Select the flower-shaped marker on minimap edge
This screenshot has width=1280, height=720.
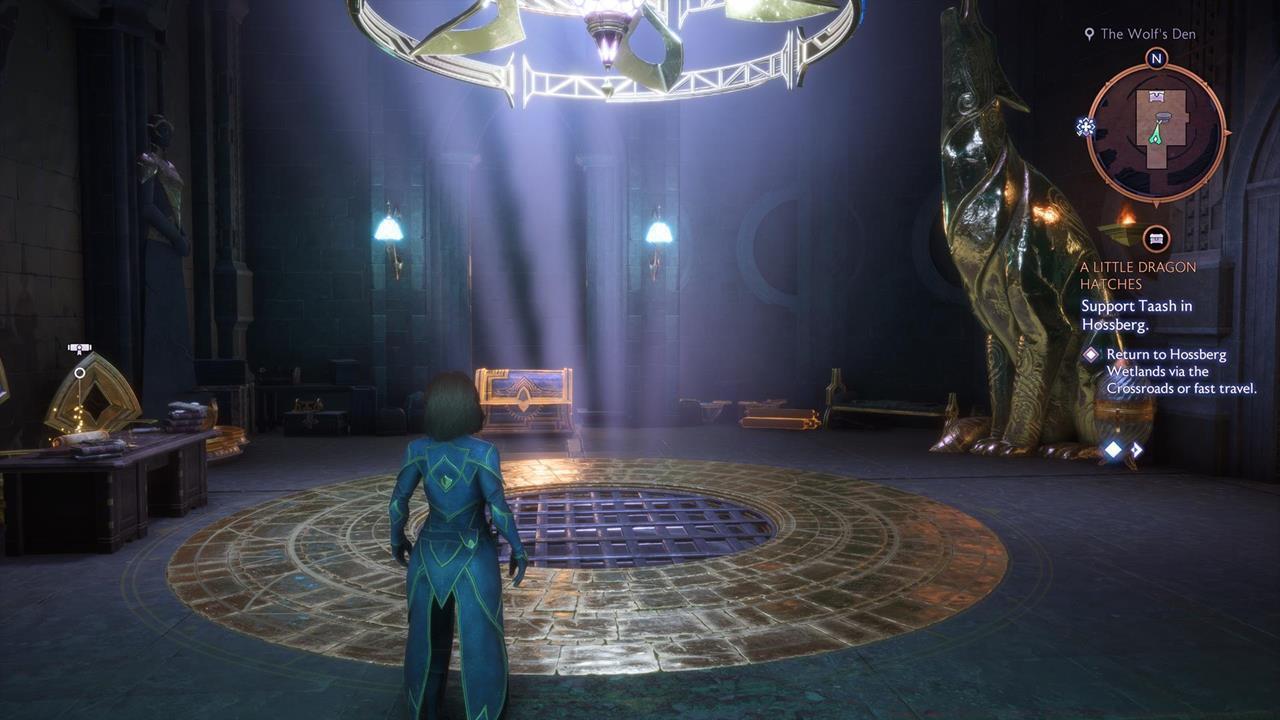click(1085, 126)
